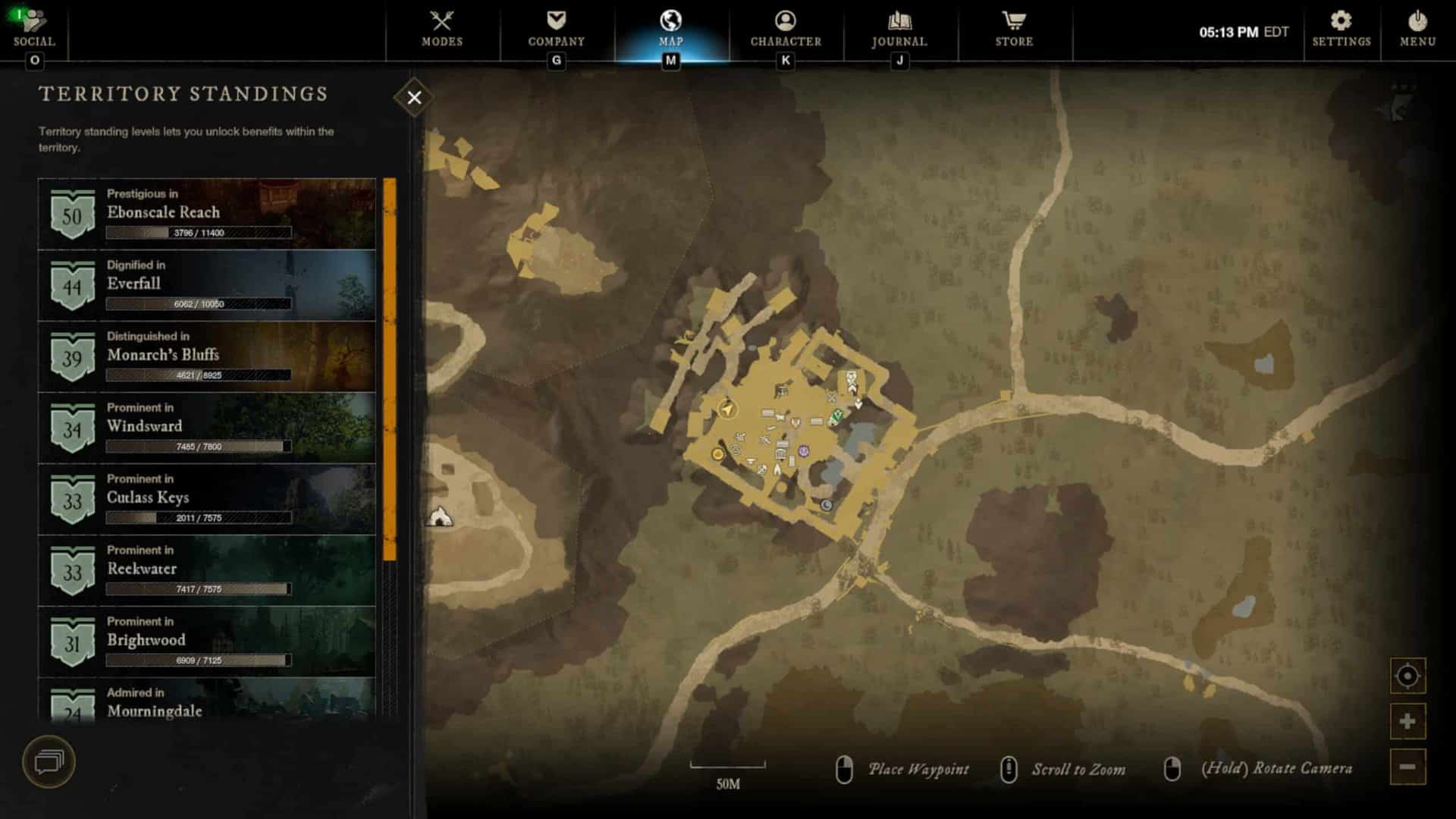Click the clock icon on the town map

[826, 504]
